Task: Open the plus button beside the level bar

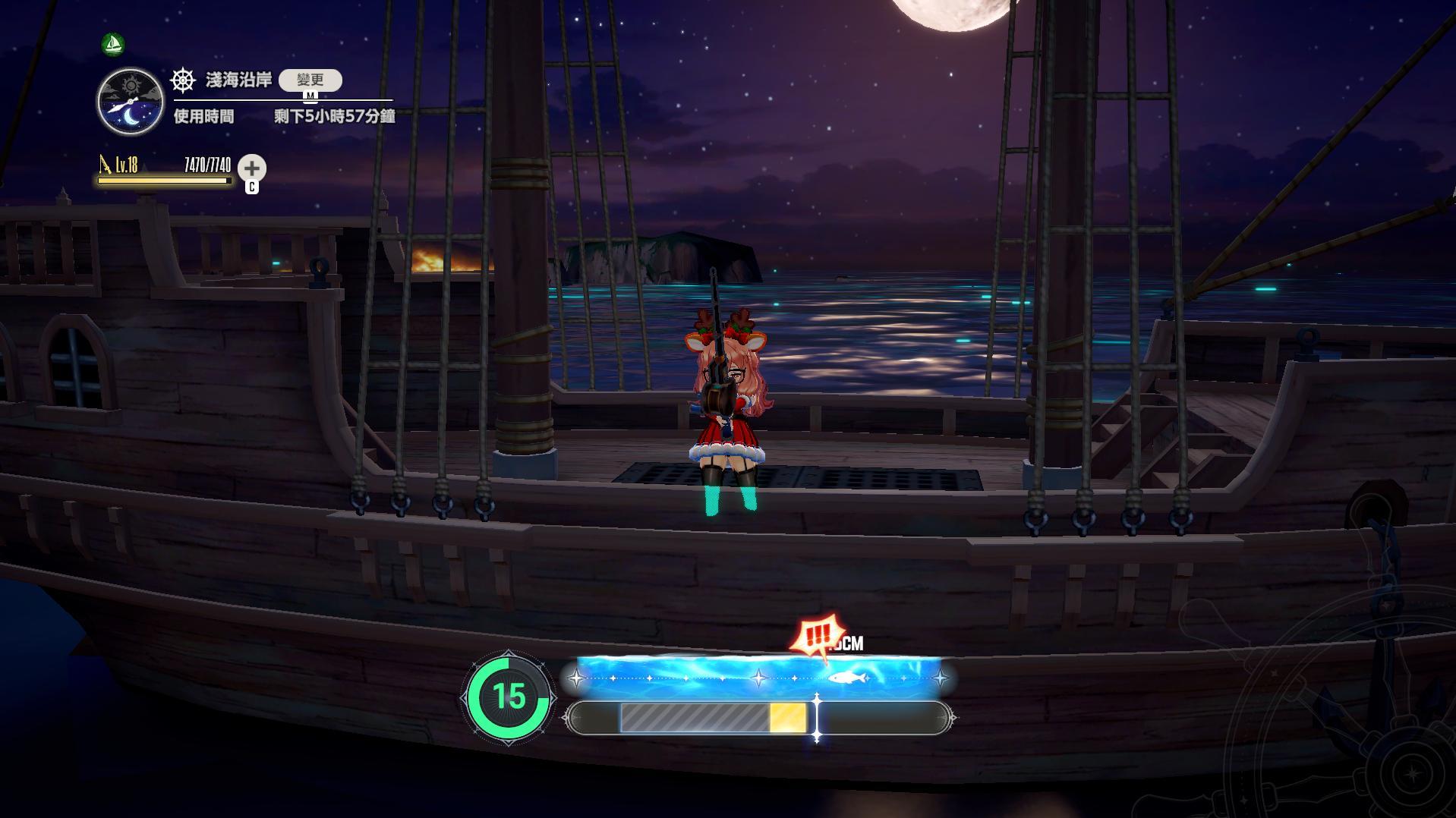Action: coord(252,168)
